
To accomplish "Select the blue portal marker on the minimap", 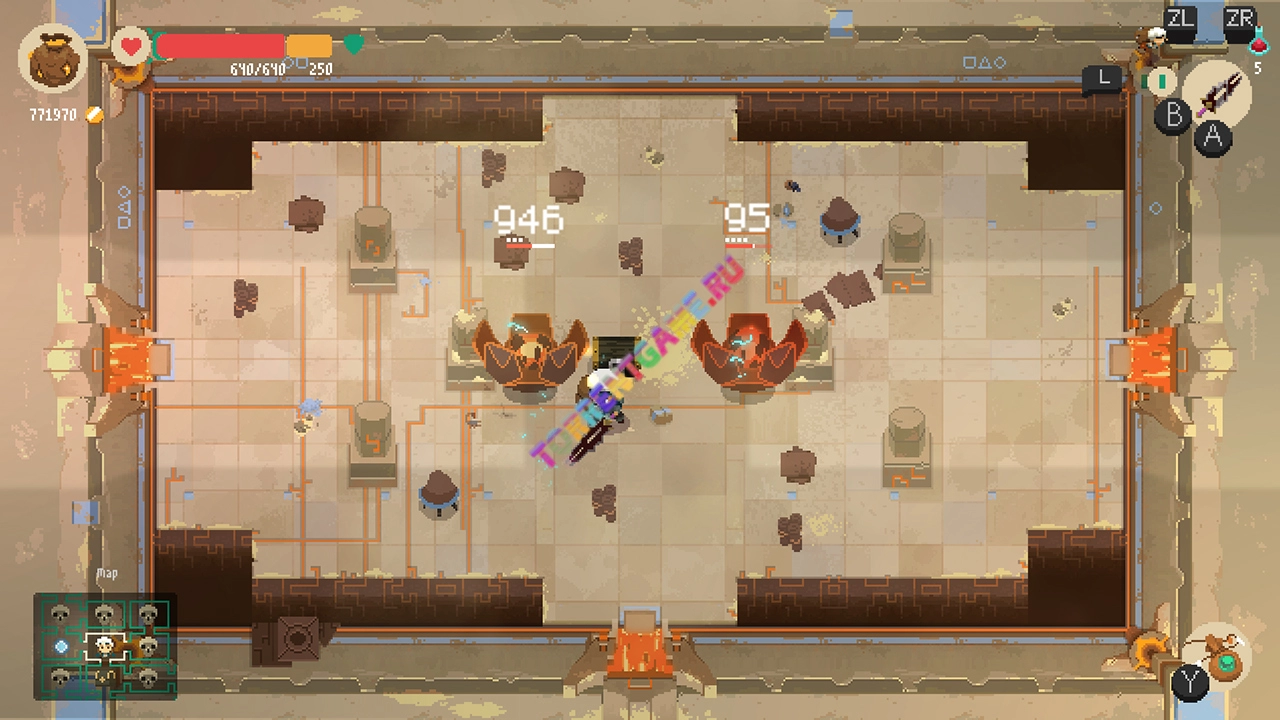I will tap(62, 647).
